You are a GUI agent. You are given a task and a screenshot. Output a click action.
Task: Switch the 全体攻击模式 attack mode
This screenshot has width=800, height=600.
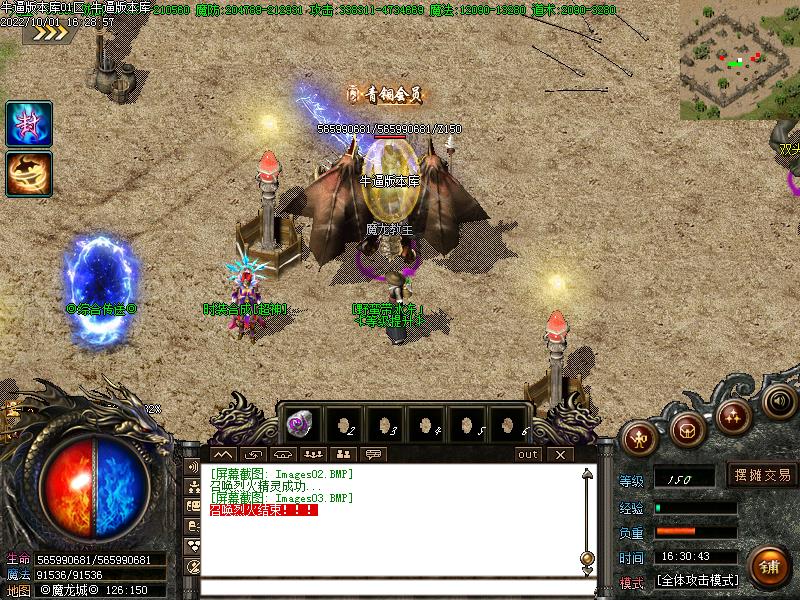[x=698, y=580]
